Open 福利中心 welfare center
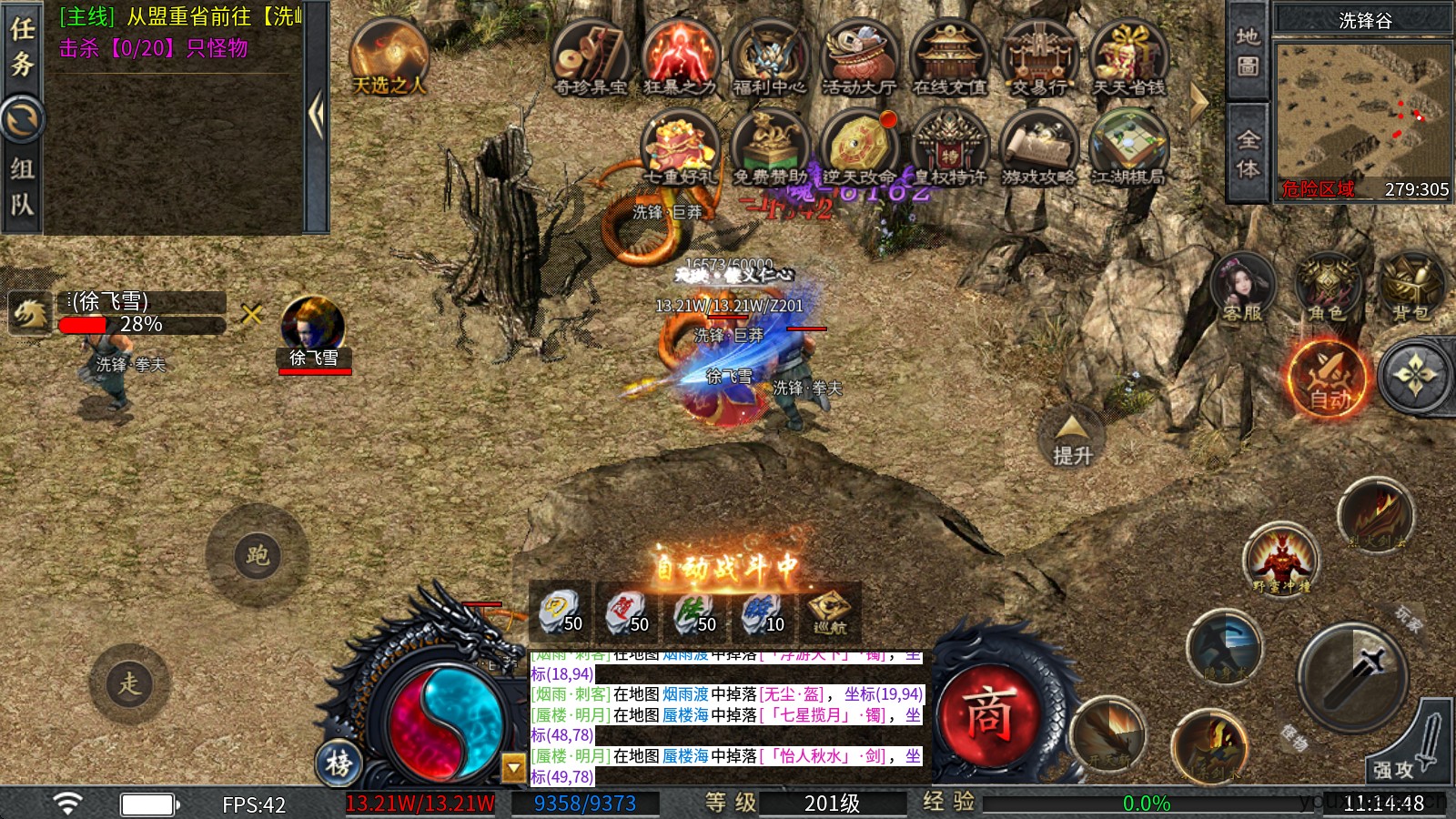 [770, 56]
